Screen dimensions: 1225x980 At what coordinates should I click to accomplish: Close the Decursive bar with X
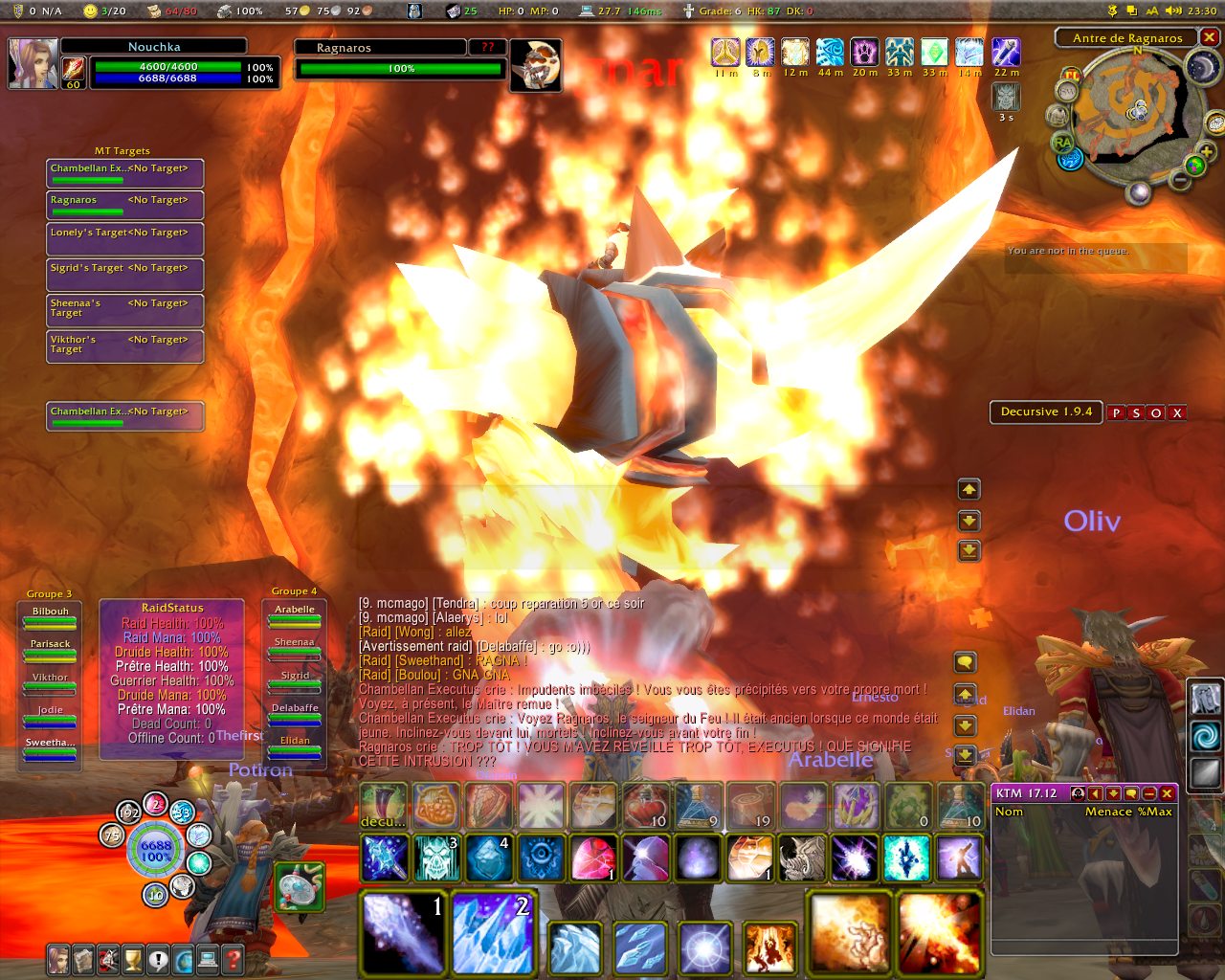[1177, 413]
